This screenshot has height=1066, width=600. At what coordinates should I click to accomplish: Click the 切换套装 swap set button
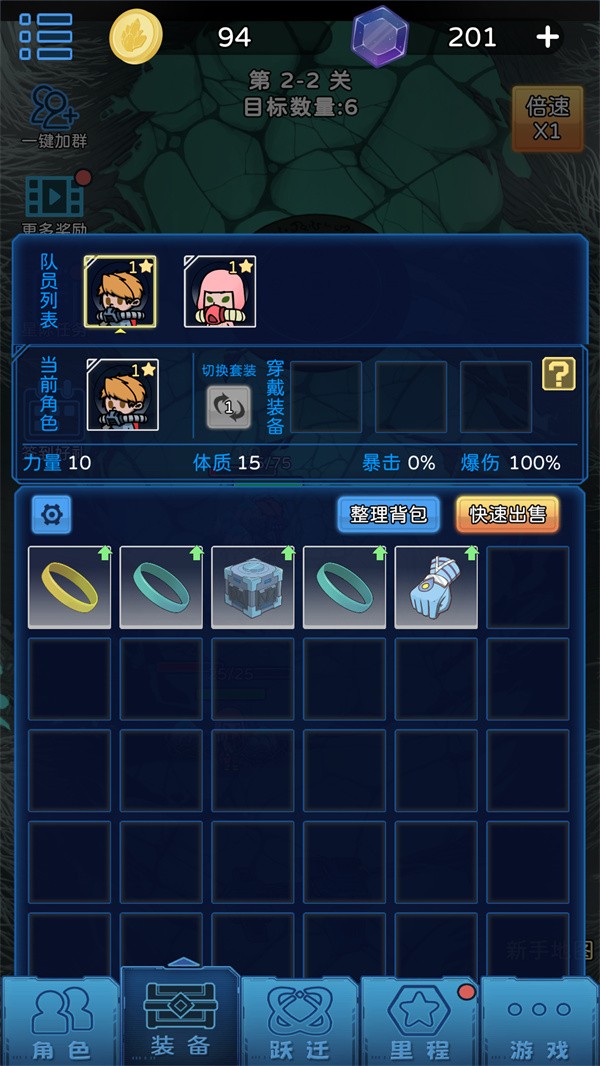coord(228,406)
